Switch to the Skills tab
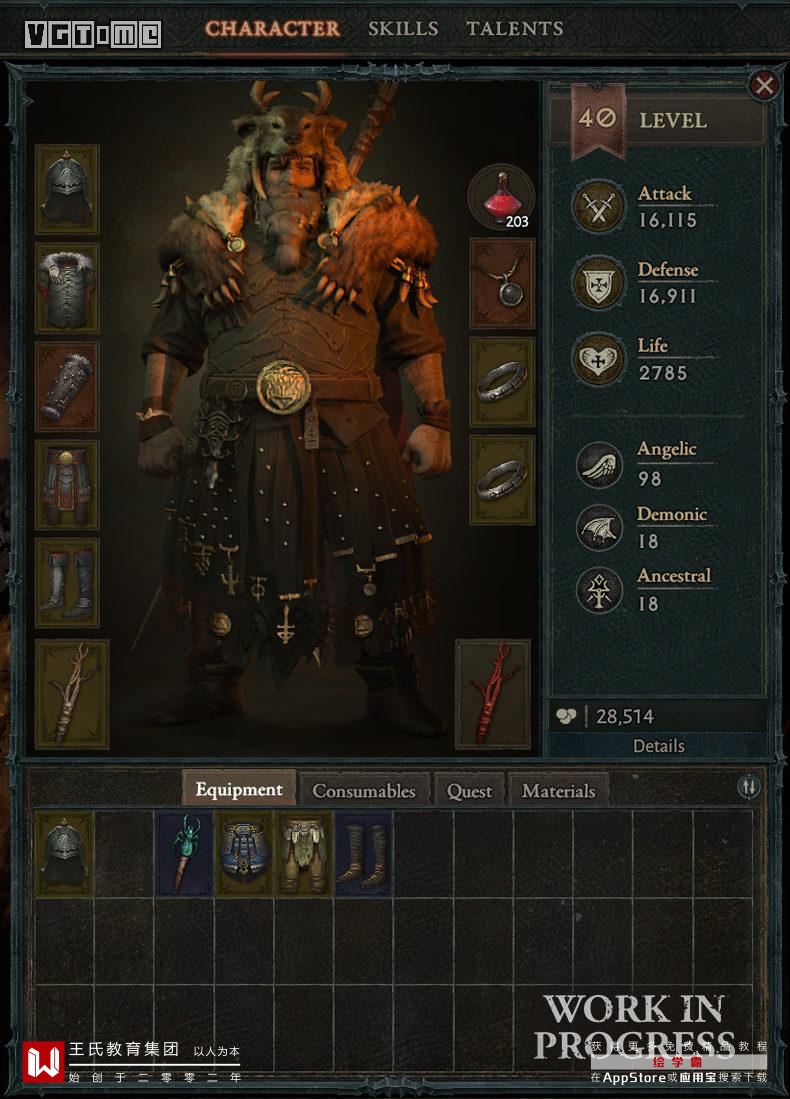 (403, 29)
